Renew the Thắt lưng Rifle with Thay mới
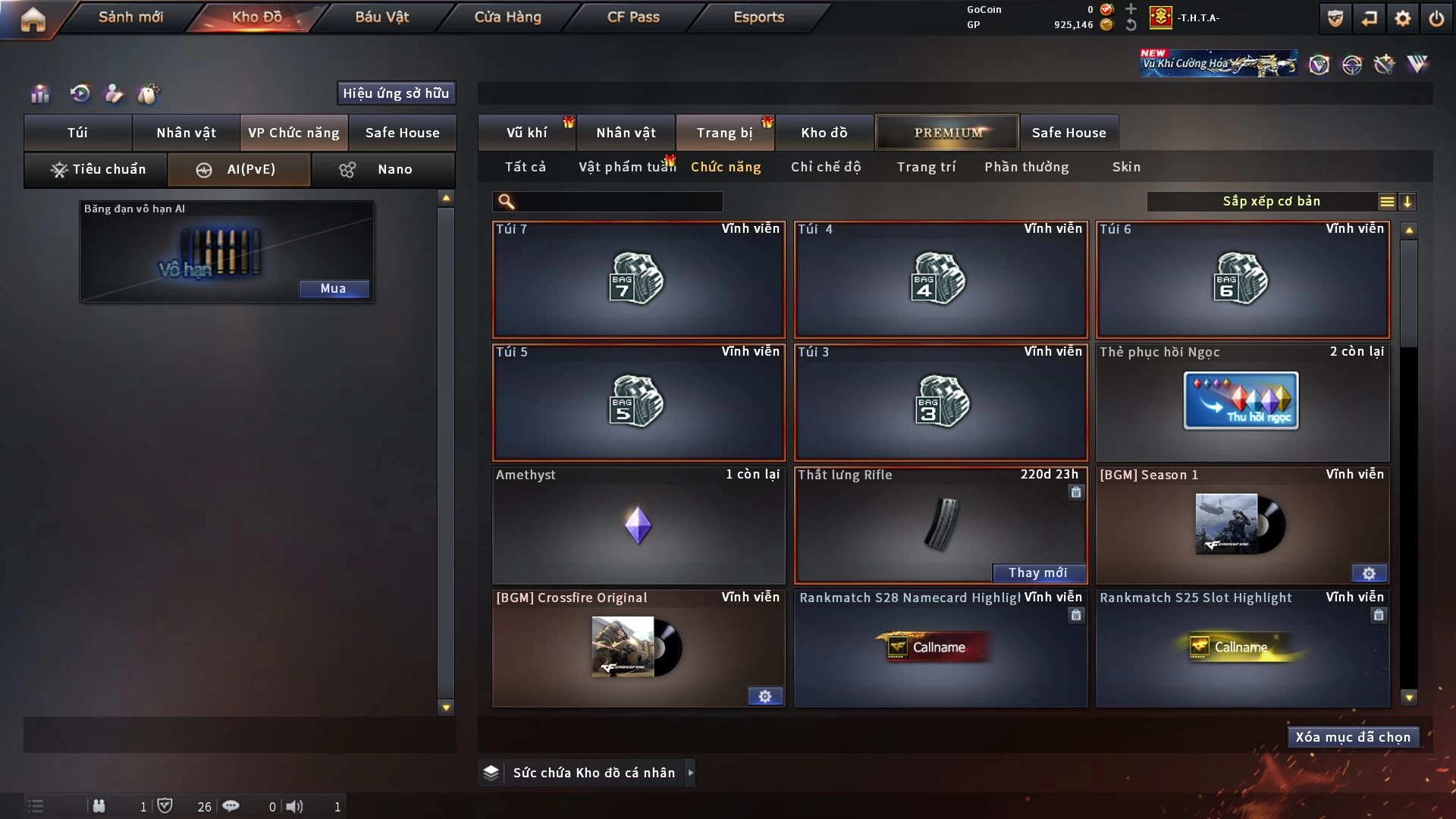The image size is (1456, 819). [x=1037, y=573]
